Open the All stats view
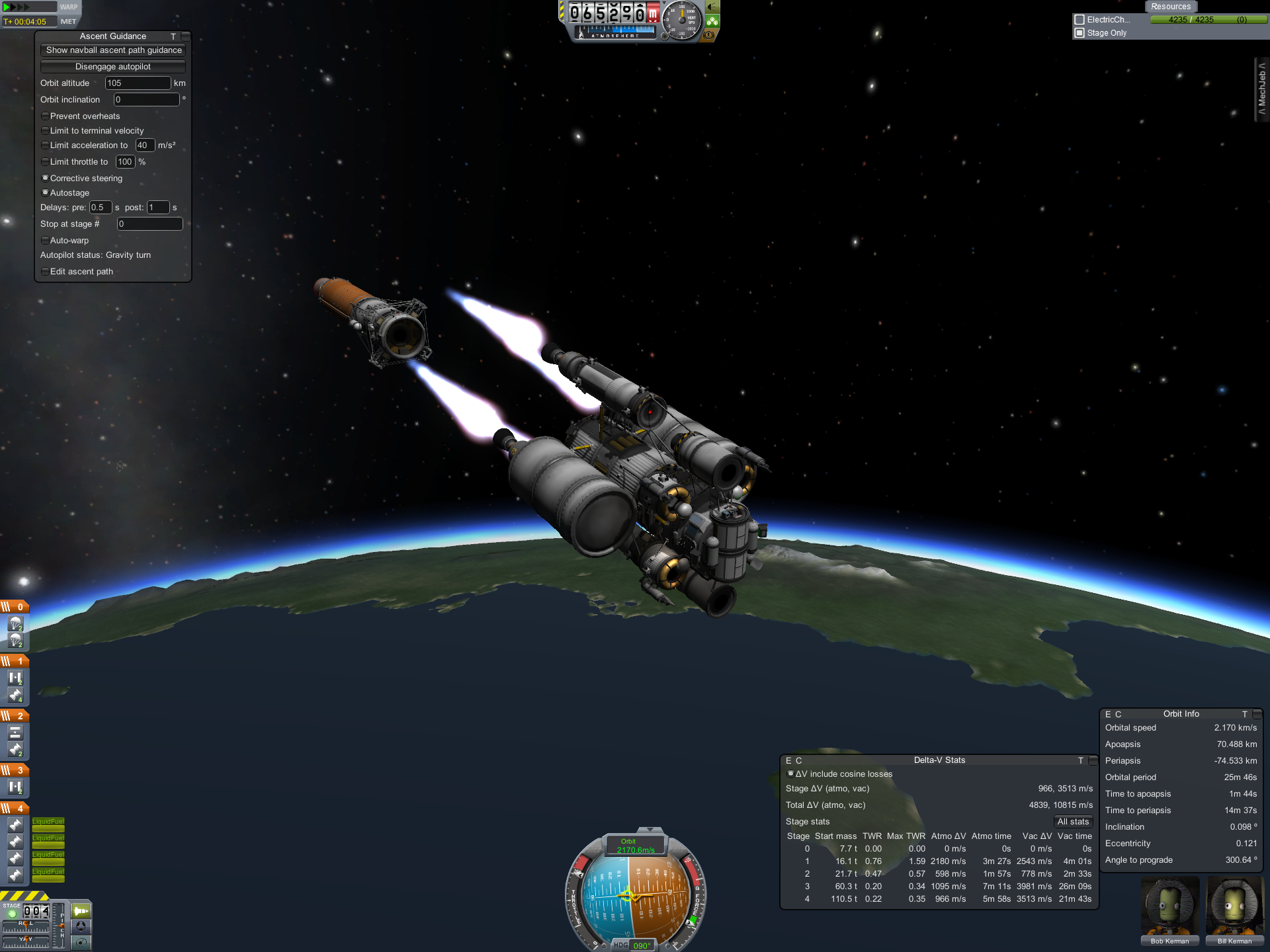 [1072, 822]
